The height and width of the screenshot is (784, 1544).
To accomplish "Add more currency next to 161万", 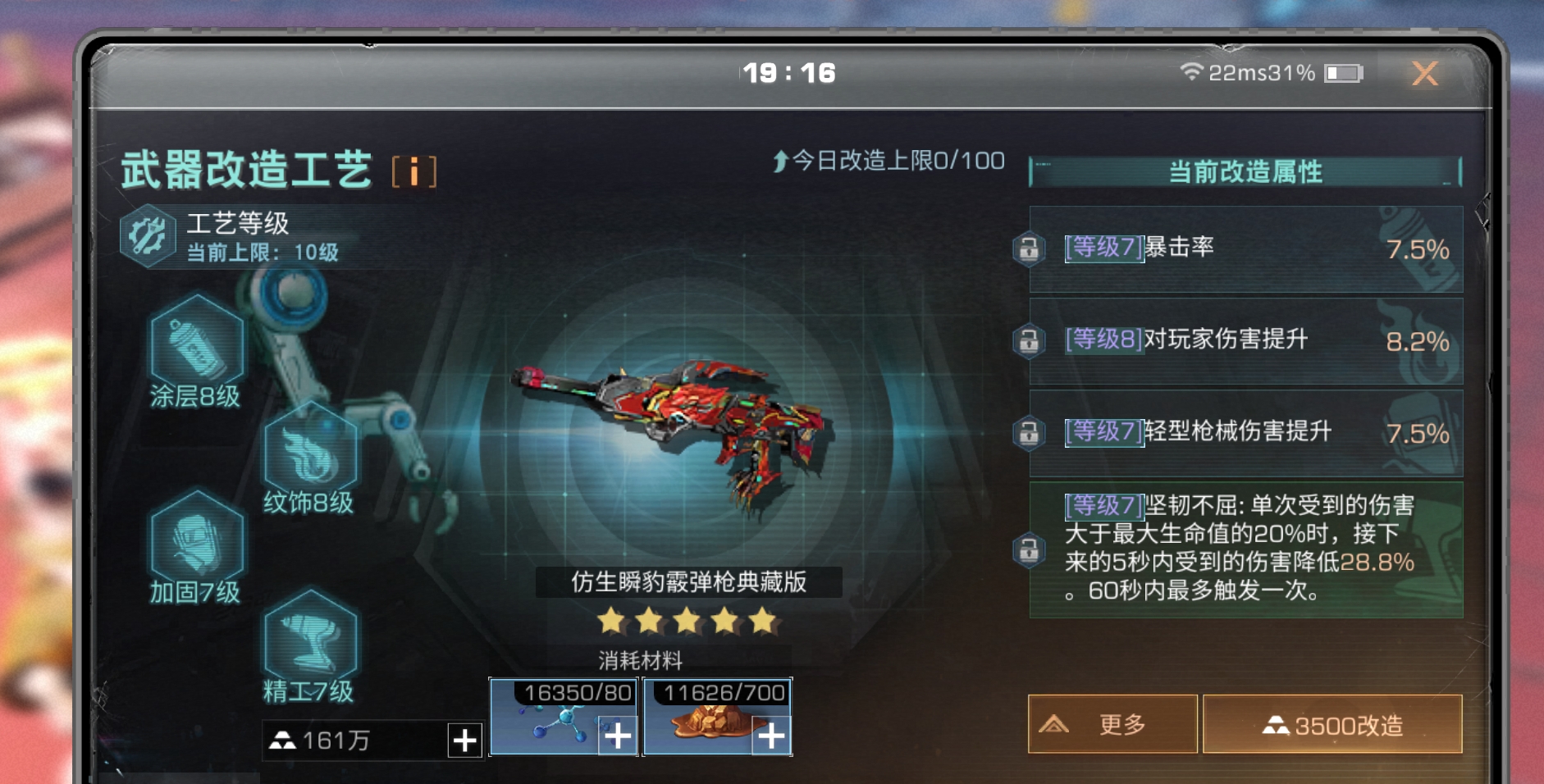I will (464, 740).
